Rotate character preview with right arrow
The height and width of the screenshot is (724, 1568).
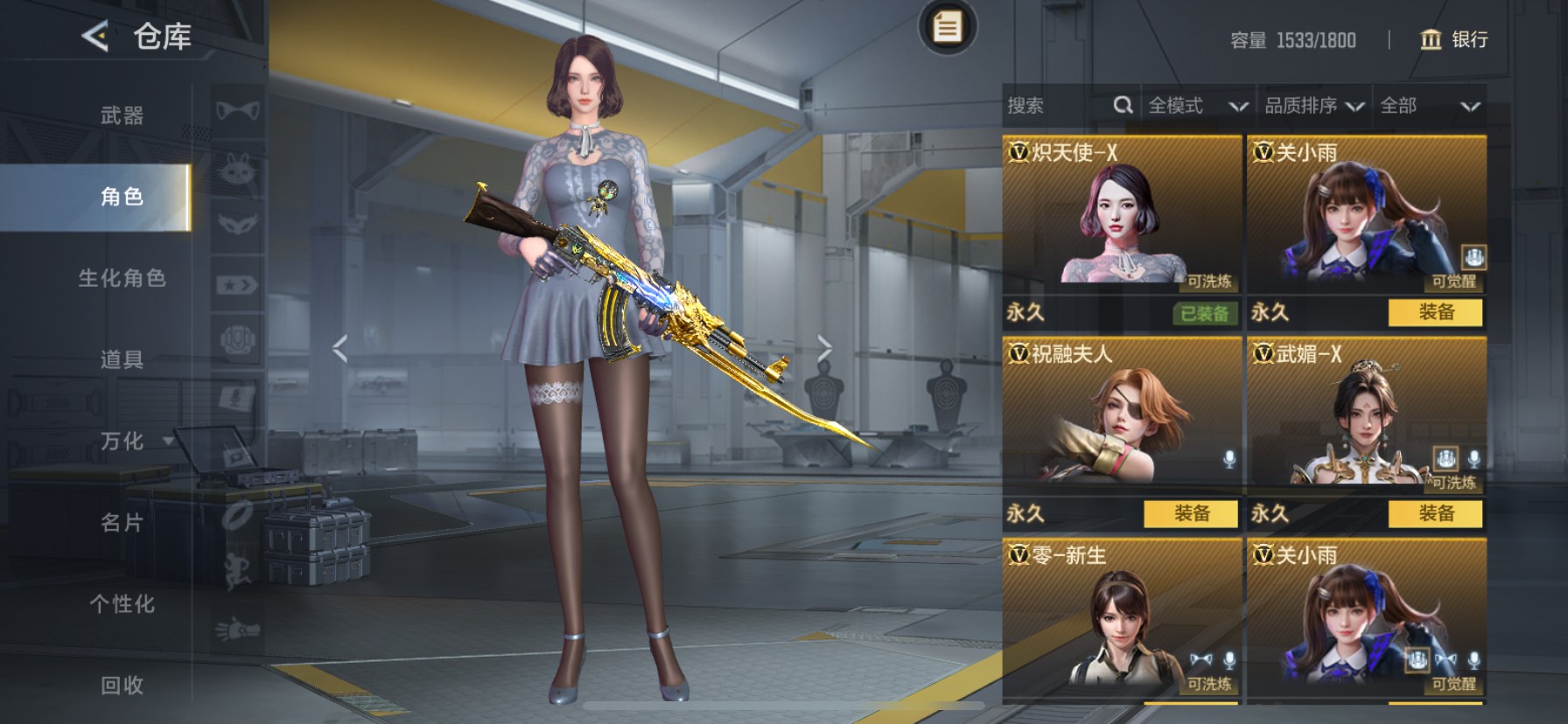click(x=824, y=348)
